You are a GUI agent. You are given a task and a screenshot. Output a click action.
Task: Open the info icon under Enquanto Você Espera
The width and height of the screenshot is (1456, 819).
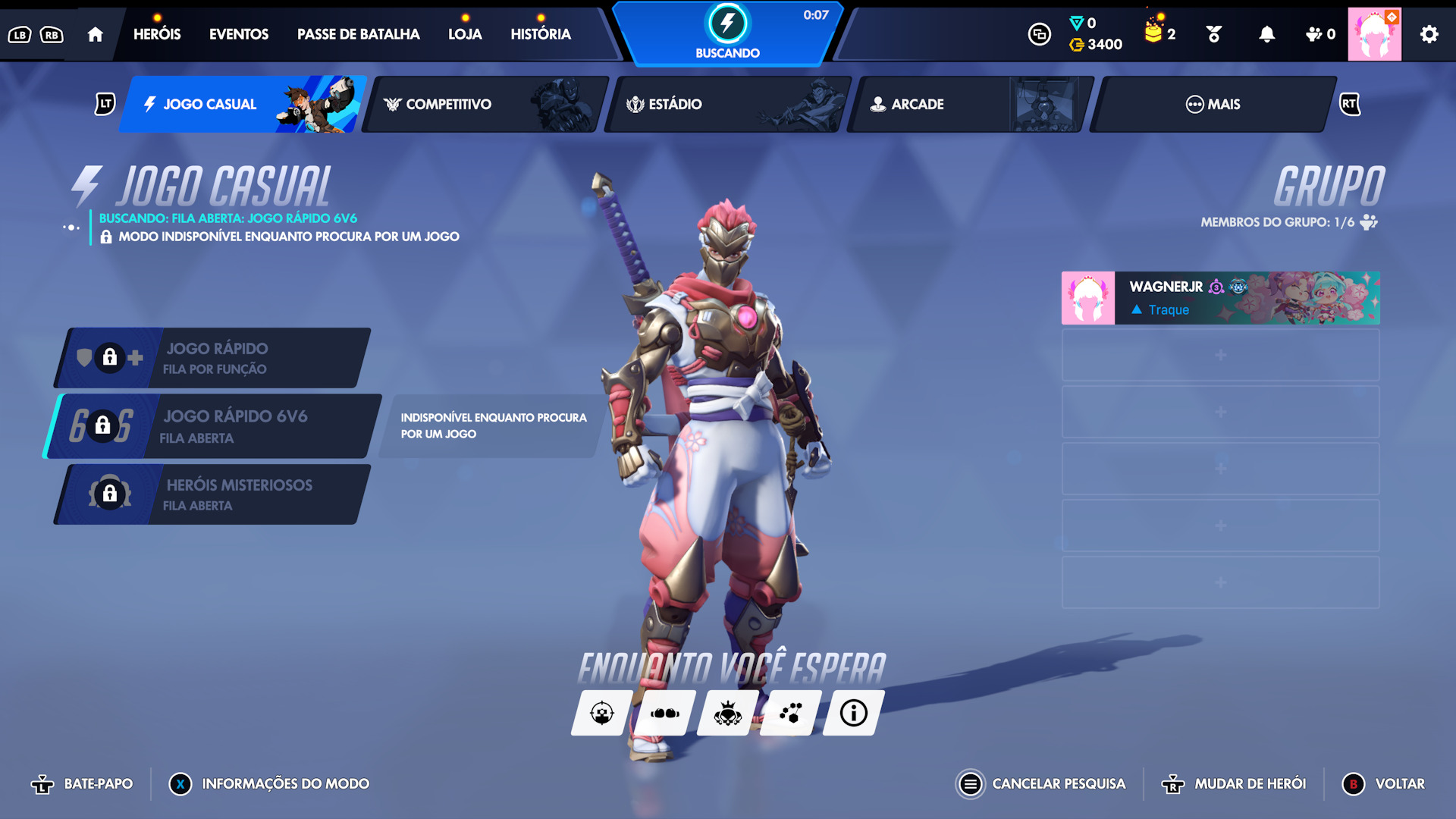click(853, 713)
